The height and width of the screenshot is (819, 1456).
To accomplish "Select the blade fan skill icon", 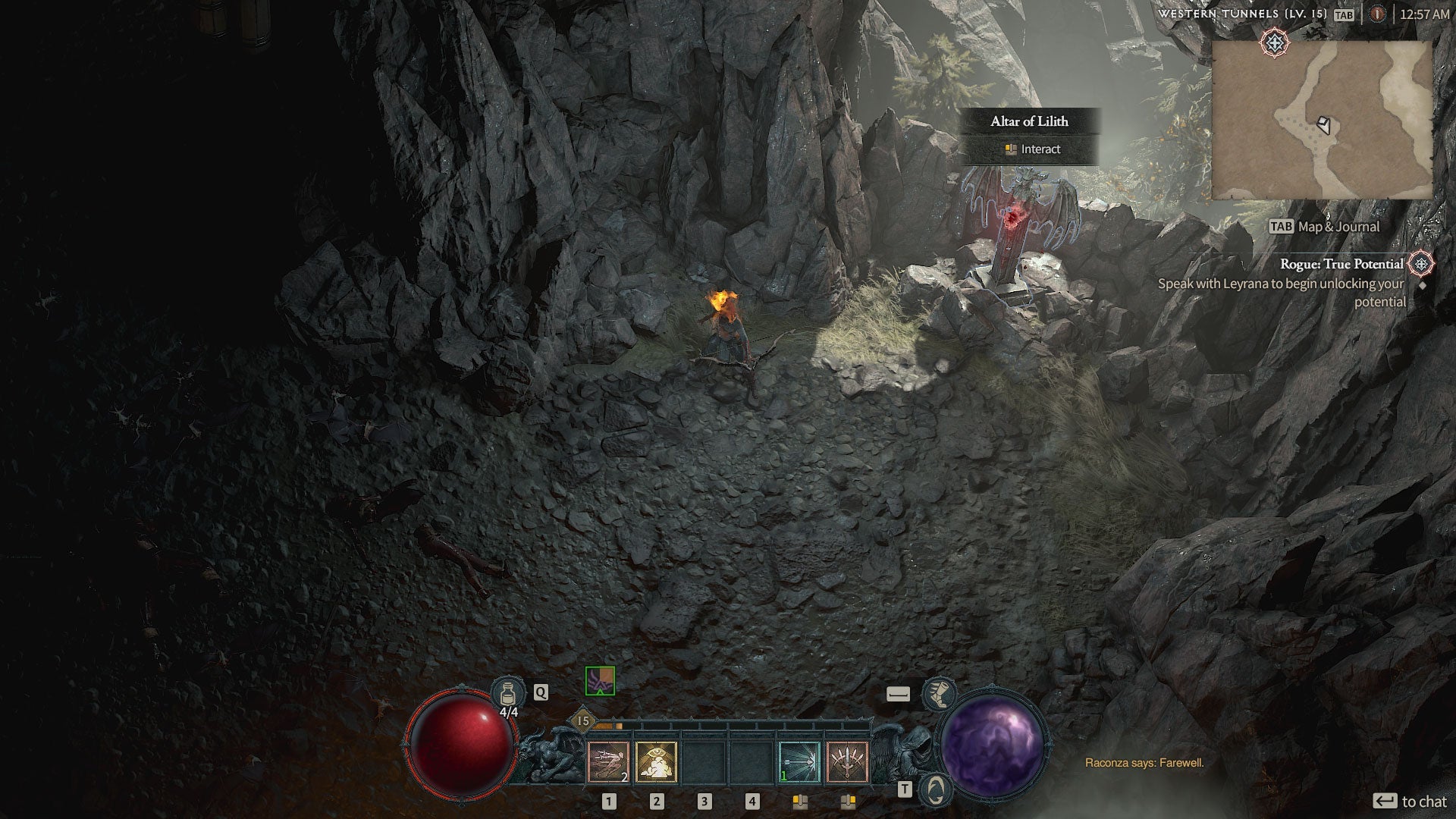I will pyautogui.click(x=847, y=761).
